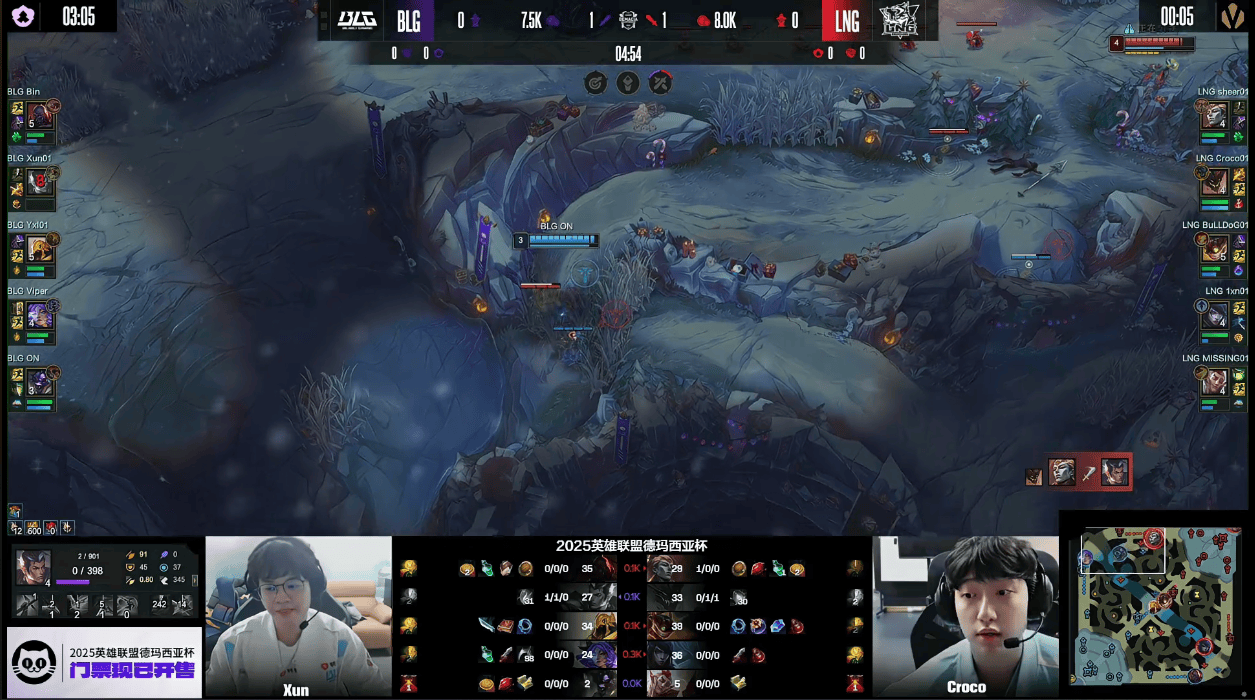Select BLG ON's champion portrait
The width and height of the screenshot is (1255, 700).
pos(40,381)
